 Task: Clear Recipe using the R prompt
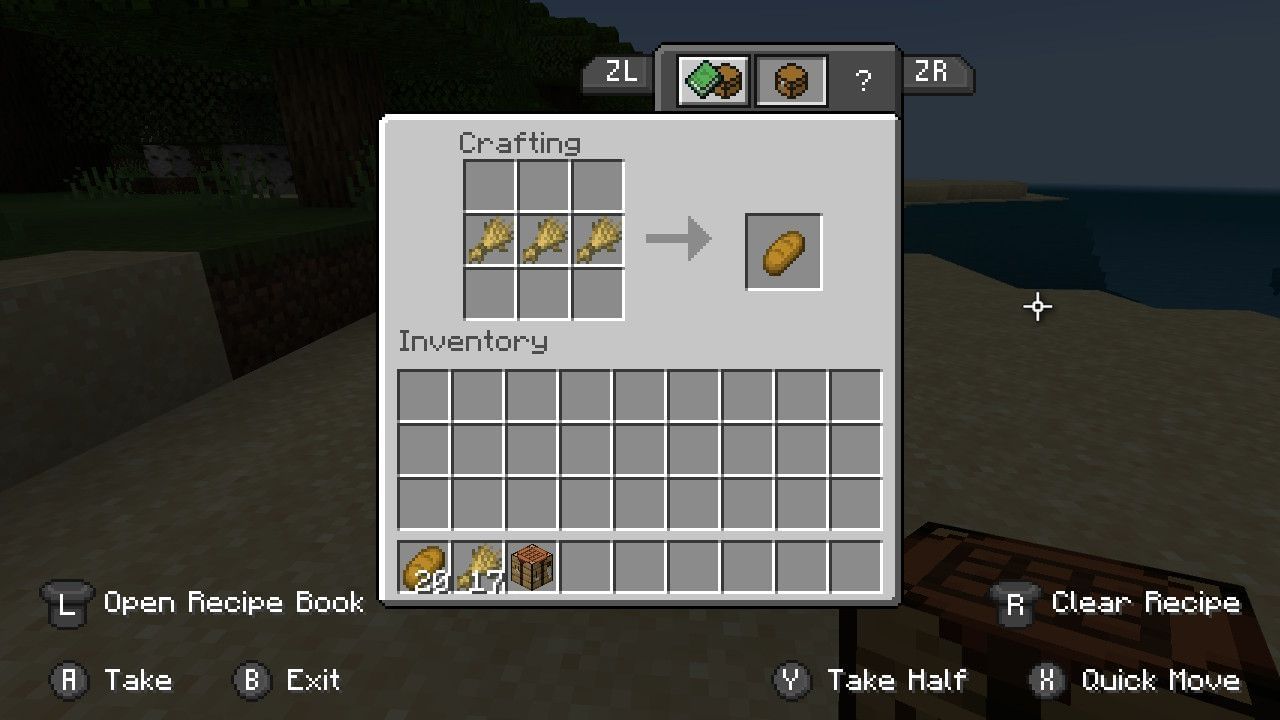tap(1015, 603)
